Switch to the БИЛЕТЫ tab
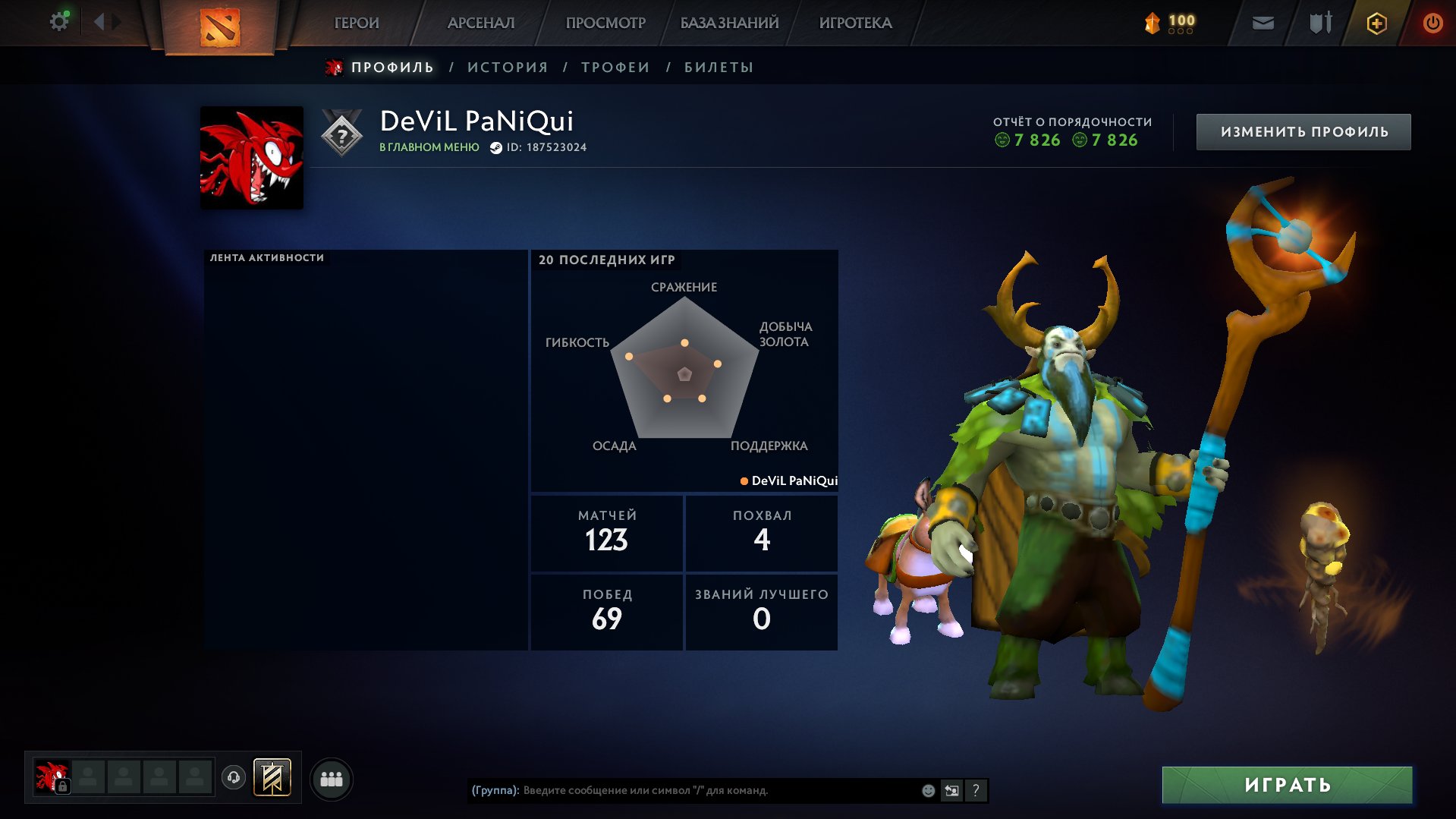Viewport: 1456px width, 819px height. [715, 68]
